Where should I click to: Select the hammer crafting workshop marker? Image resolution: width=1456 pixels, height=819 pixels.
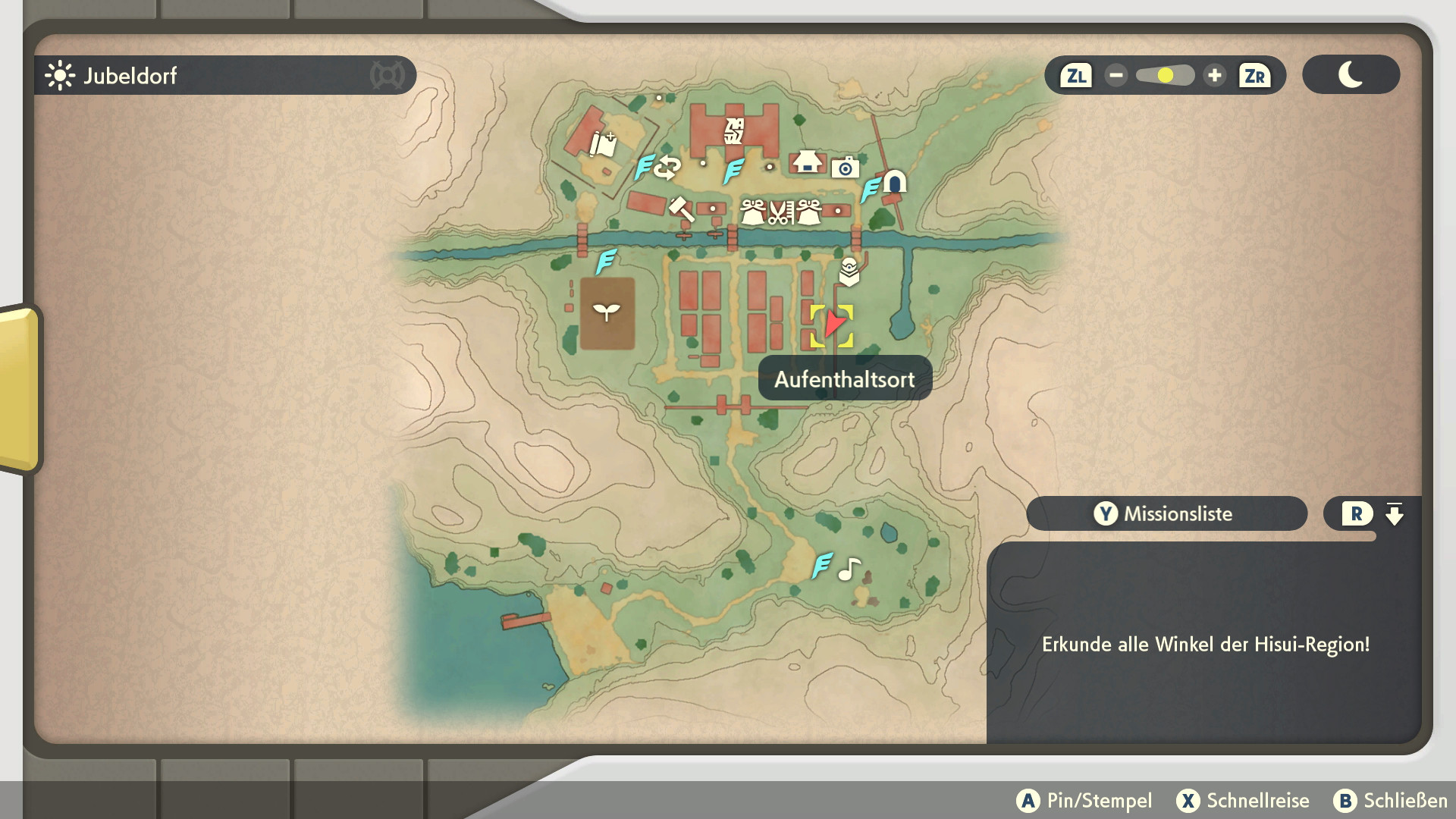(x=679, y=207)
